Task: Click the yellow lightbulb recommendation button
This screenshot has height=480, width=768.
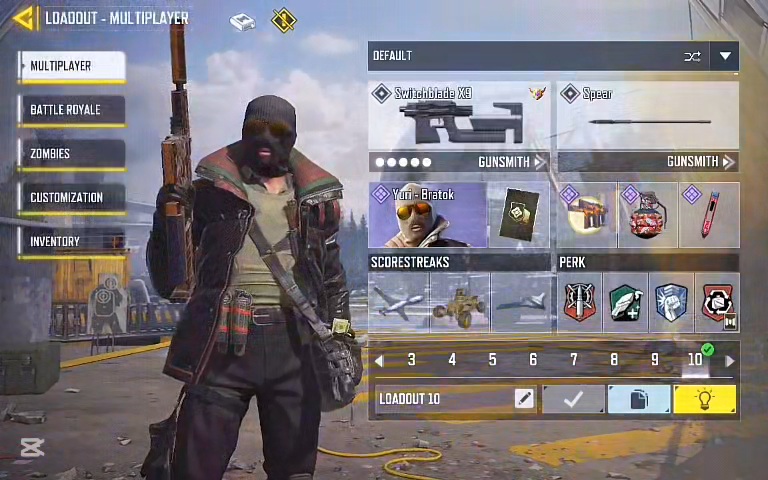Action: 705,399
